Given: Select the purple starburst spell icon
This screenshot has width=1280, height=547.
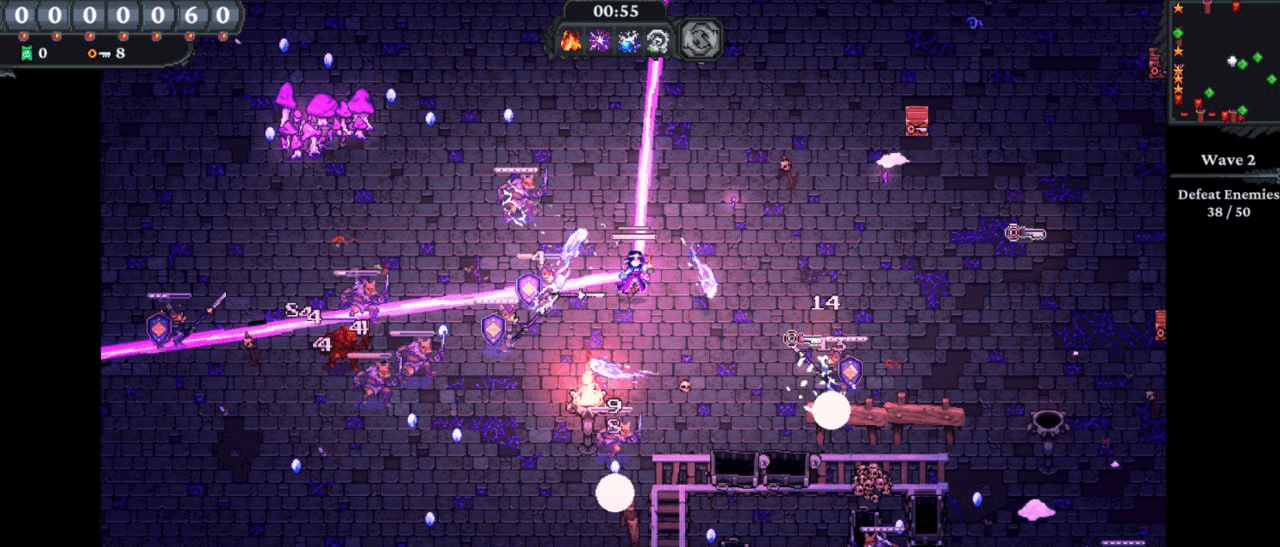Looking at the screenshot, I should tap(600, 41).
